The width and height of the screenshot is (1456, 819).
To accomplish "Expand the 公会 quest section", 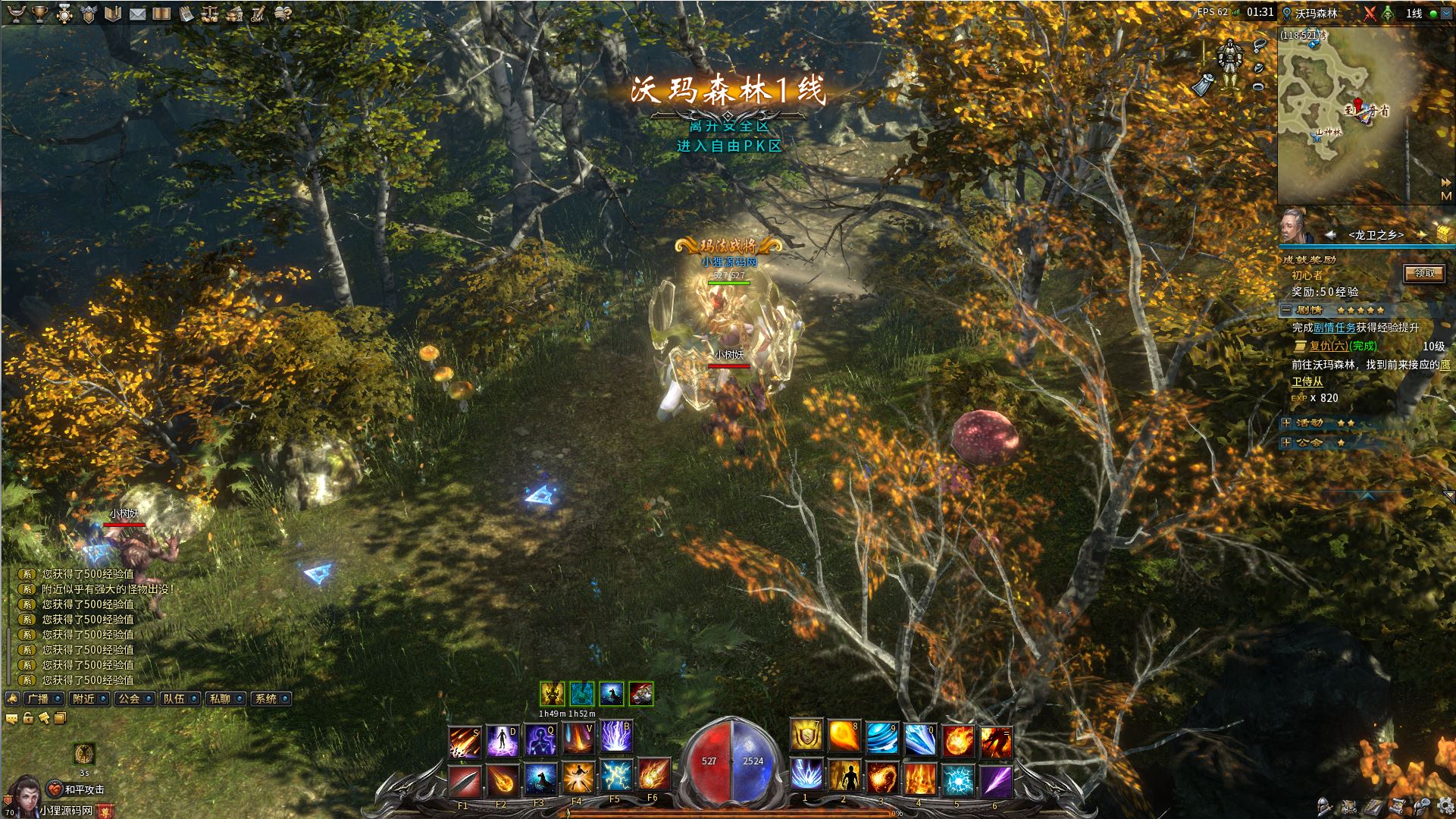I will (1286, 443).
